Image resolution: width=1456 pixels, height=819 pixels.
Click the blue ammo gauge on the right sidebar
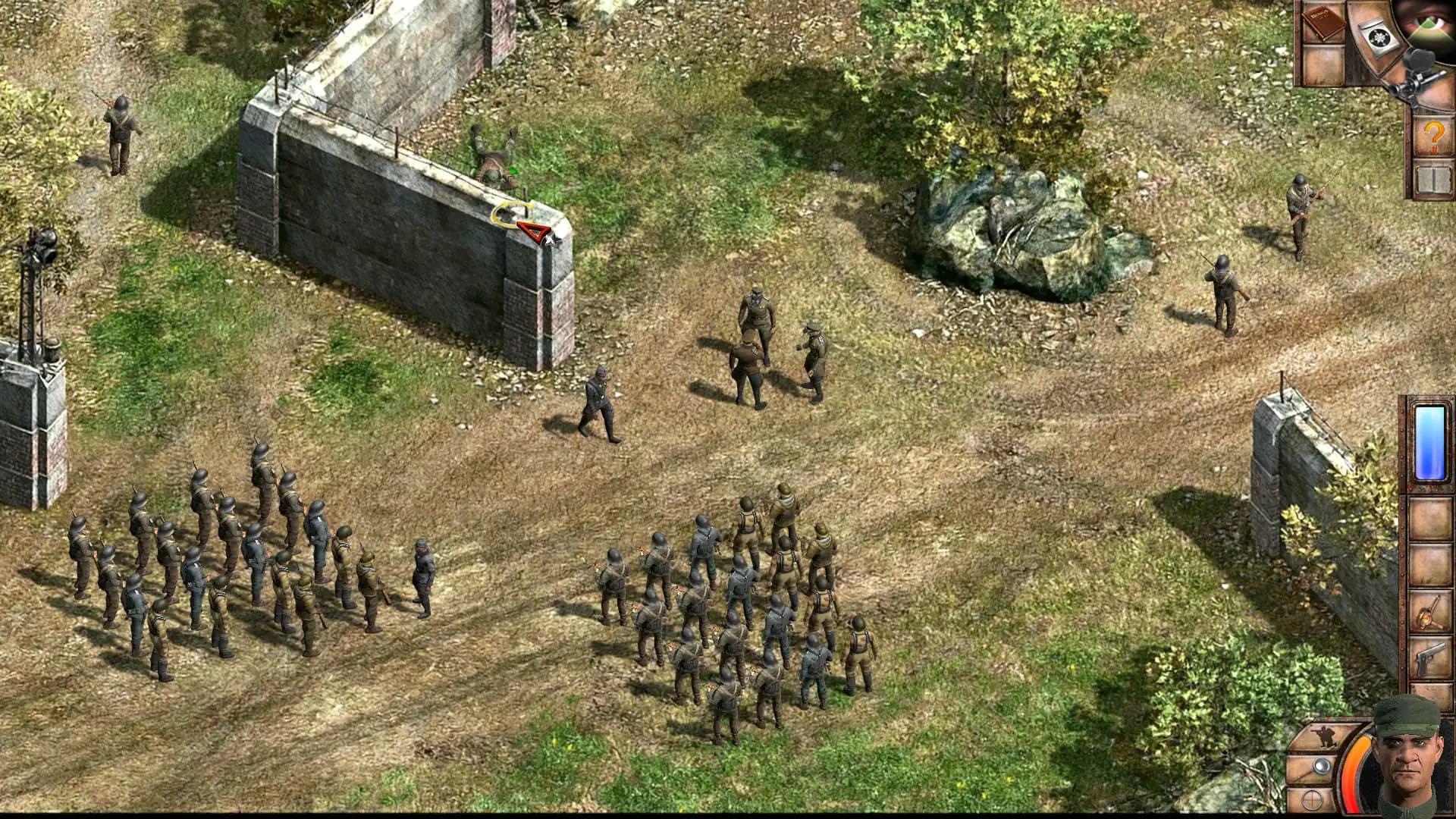pyautogui.click(x=1429, y=444)
